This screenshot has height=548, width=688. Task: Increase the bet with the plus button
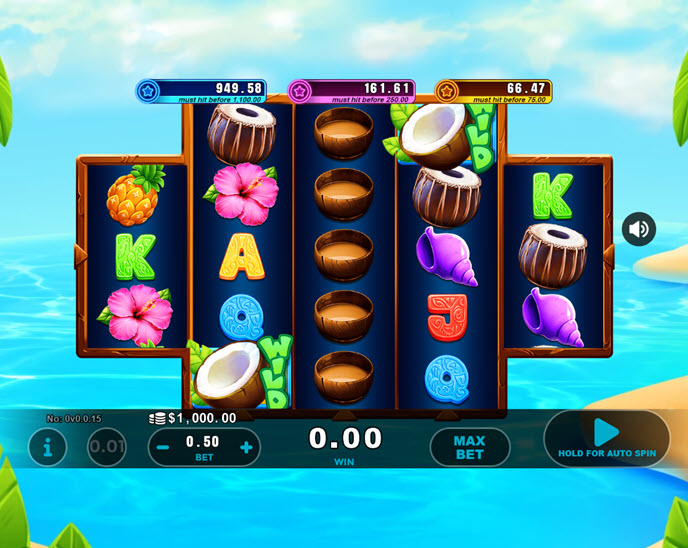[x=246, y=447]
